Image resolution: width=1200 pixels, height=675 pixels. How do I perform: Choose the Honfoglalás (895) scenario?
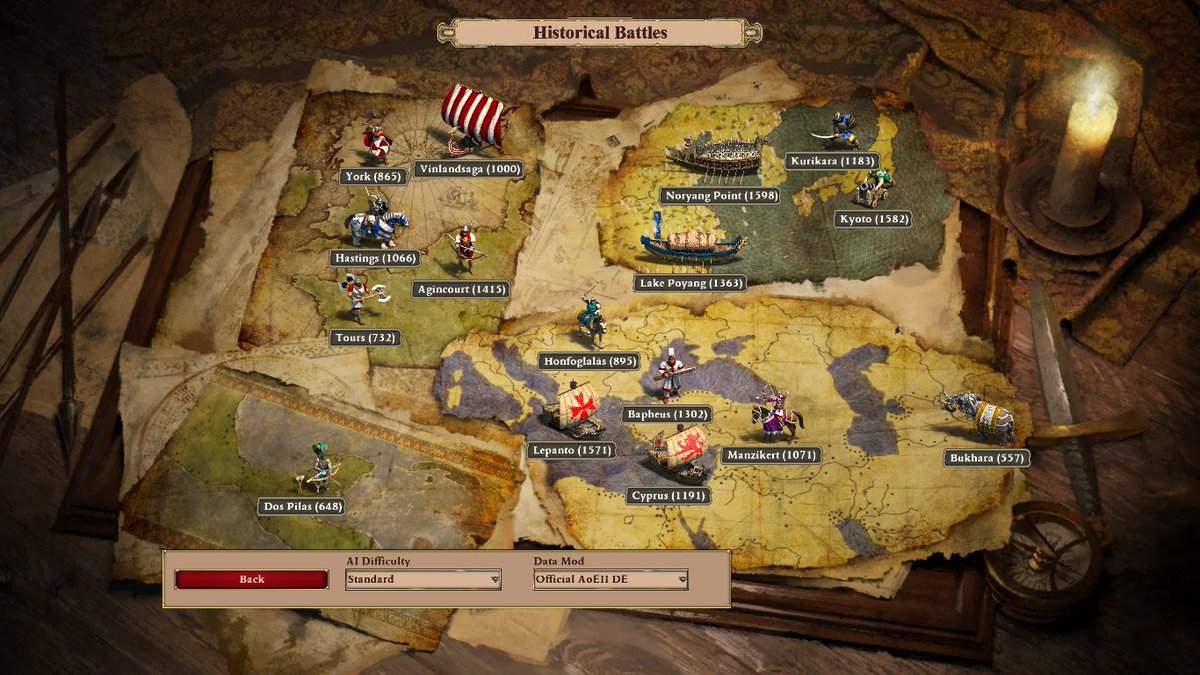click(x=589, y=361)
